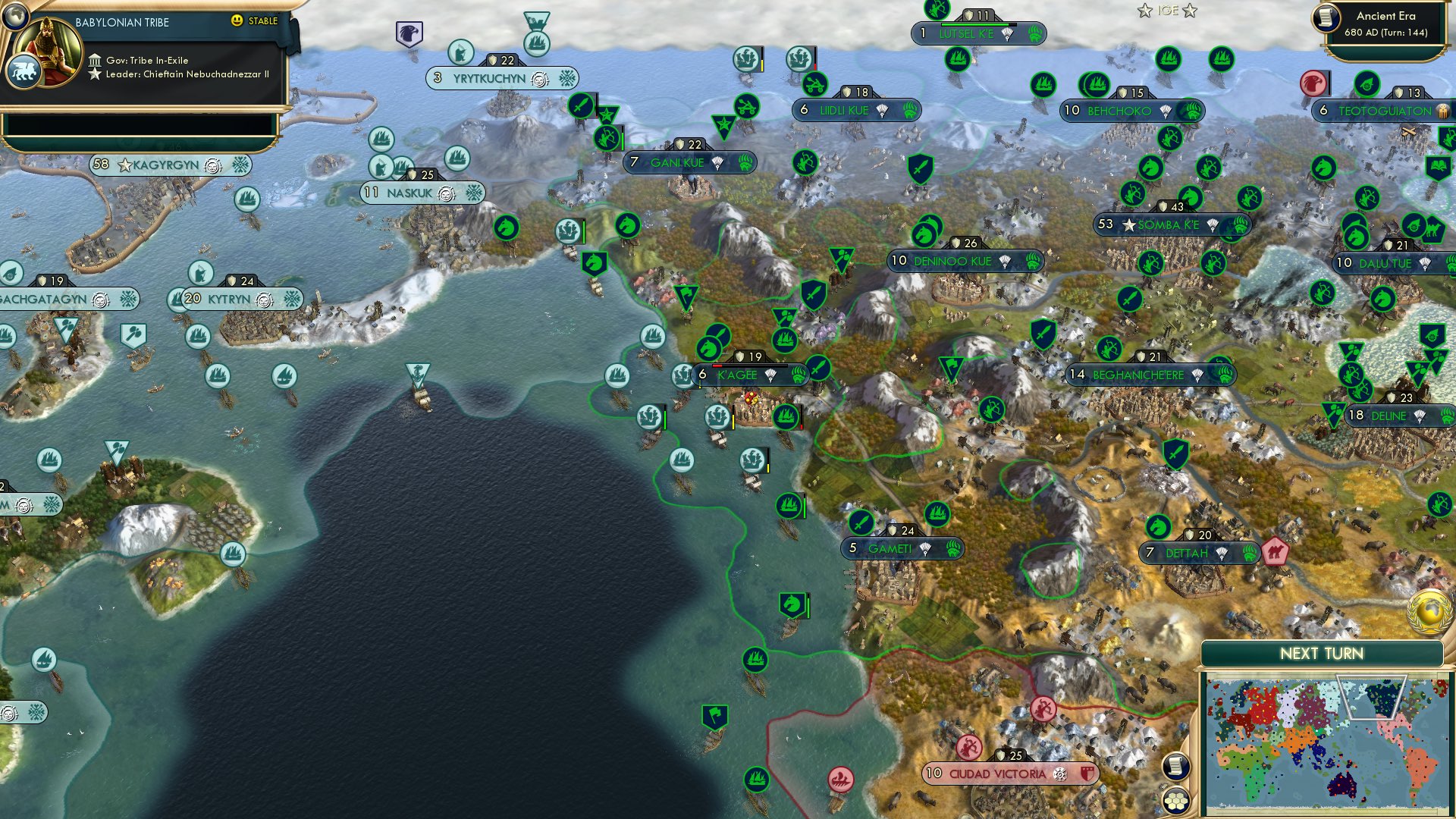Click the STABLE smiley face indicator

[x=238, y=21]
